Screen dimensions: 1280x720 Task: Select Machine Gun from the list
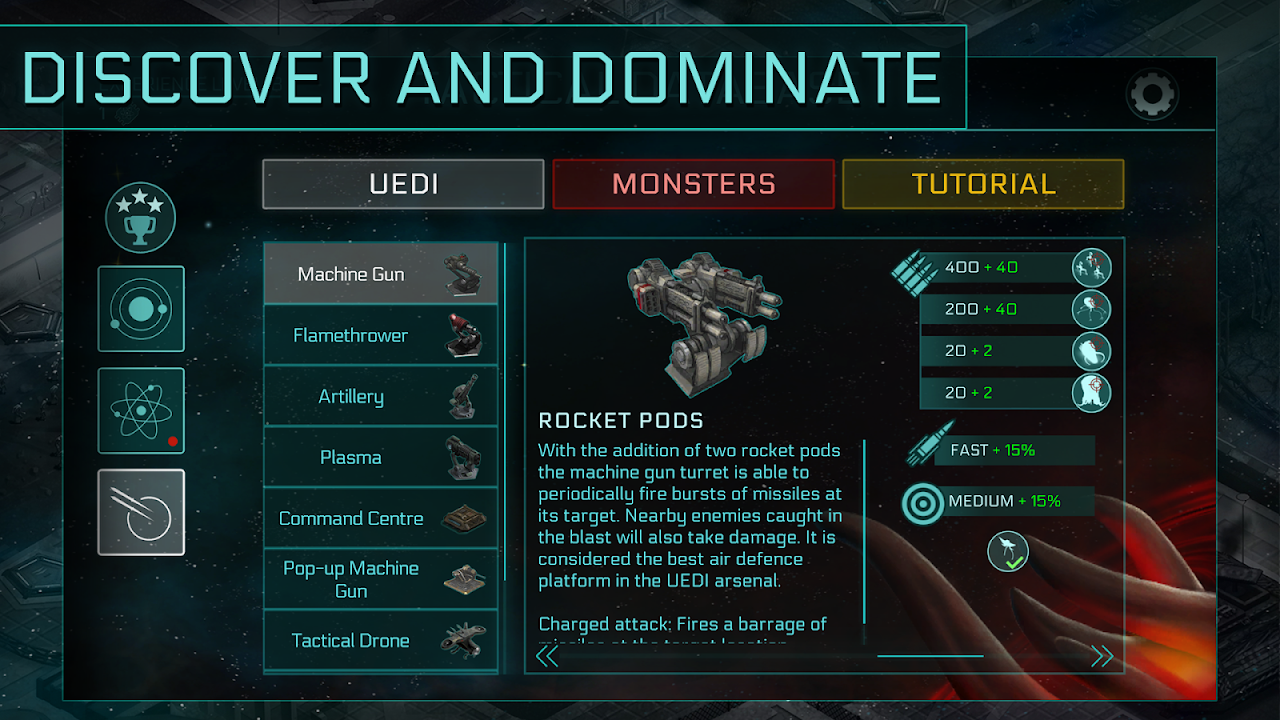[380, 274]
